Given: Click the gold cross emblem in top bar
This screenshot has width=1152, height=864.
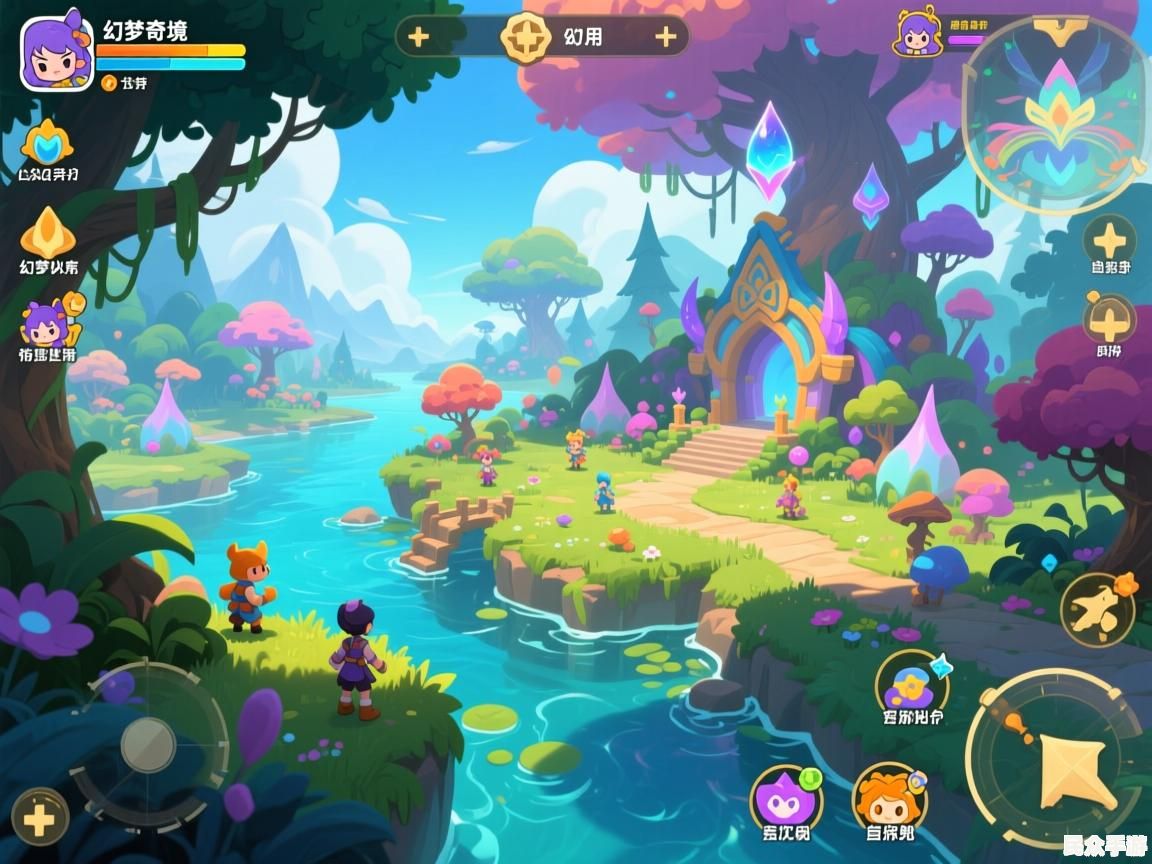Looking at the screenshot, I should click(525, 37).
